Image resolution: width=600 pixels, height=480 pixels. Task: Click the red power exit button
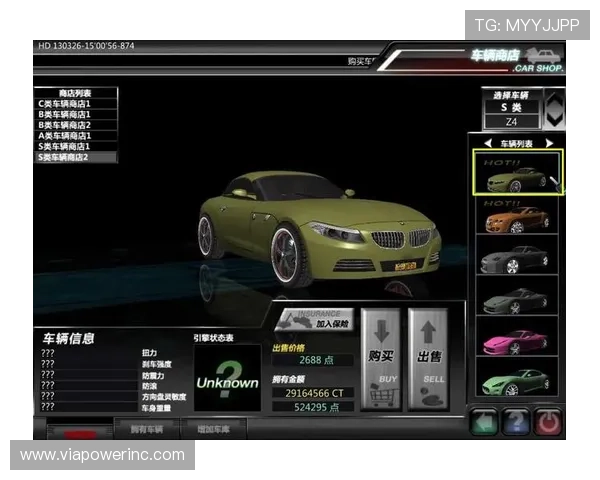pos(547,422)
